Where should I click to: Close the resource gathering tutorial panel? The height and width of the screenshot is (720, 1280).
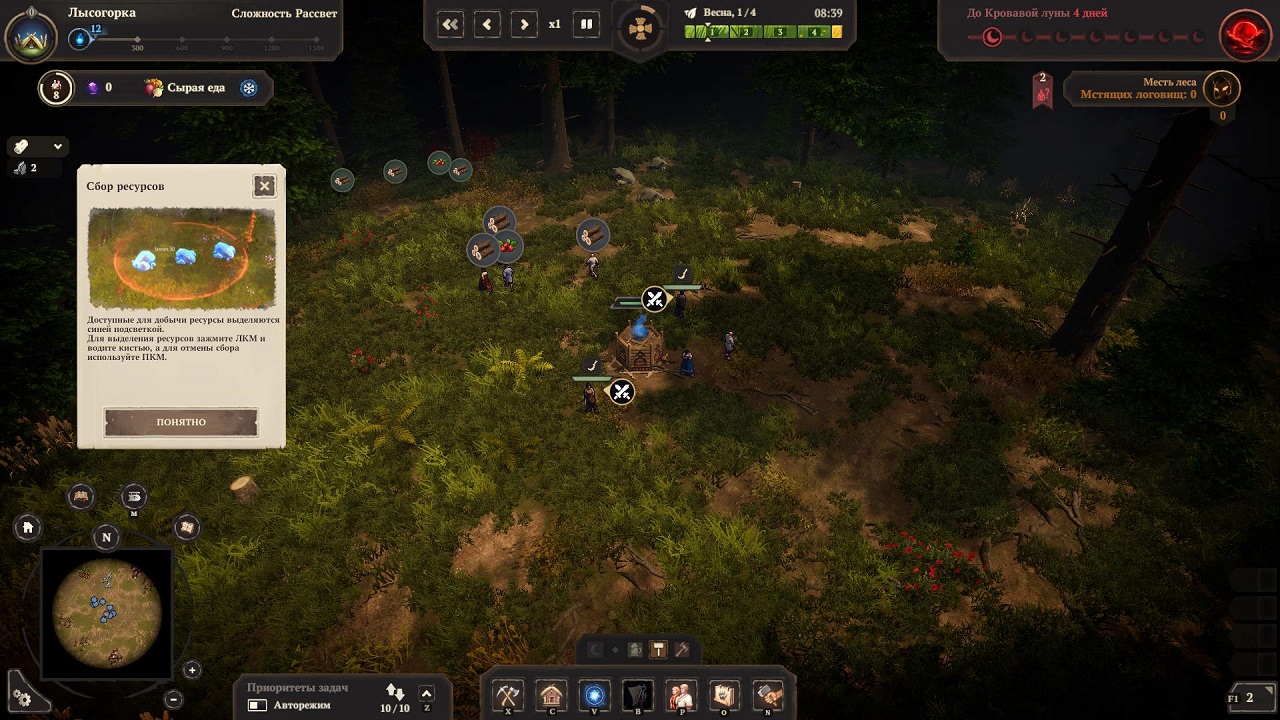coord(264,185)
